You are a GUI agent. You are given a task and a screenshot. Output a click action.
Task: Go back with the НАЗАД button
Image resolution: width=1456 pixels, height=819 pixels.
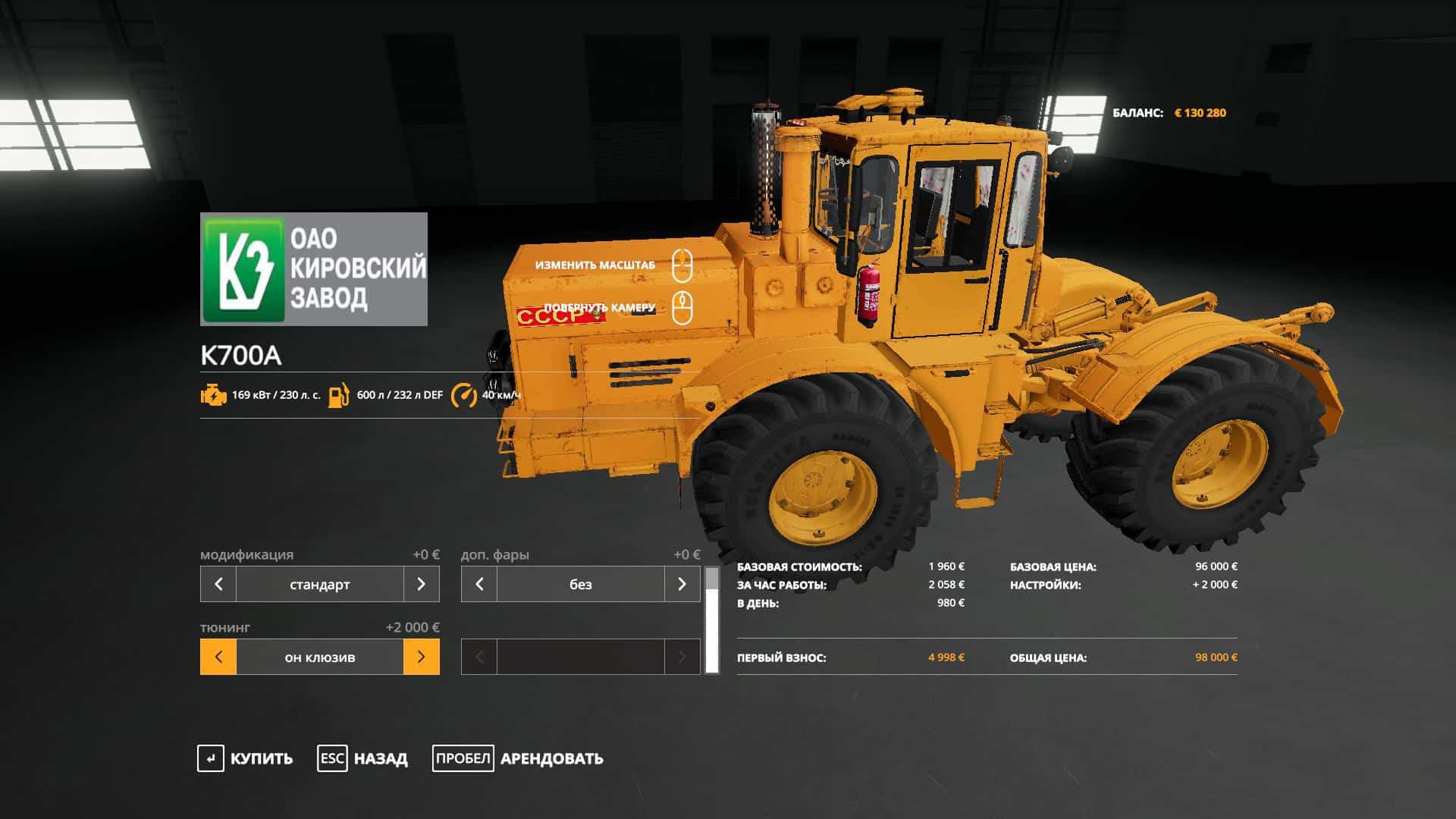tap(363, 758)
